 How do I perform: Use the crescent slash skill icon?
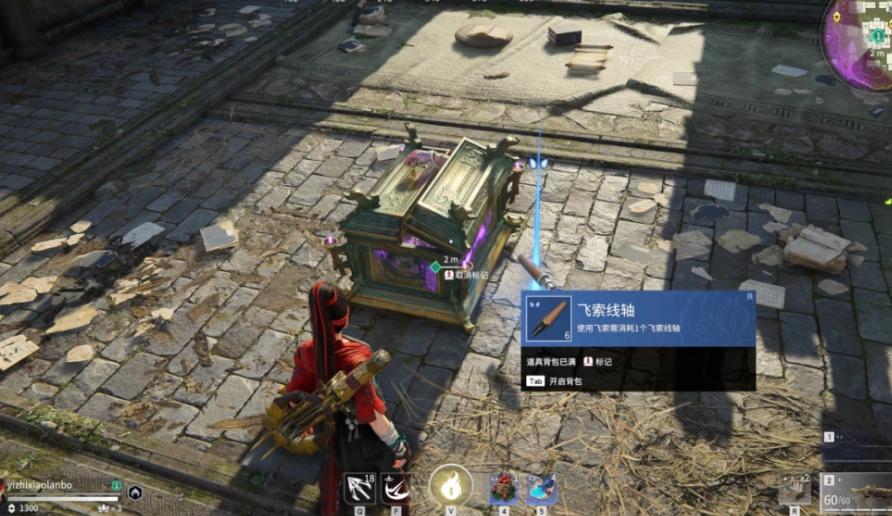(x=395, y=488)
